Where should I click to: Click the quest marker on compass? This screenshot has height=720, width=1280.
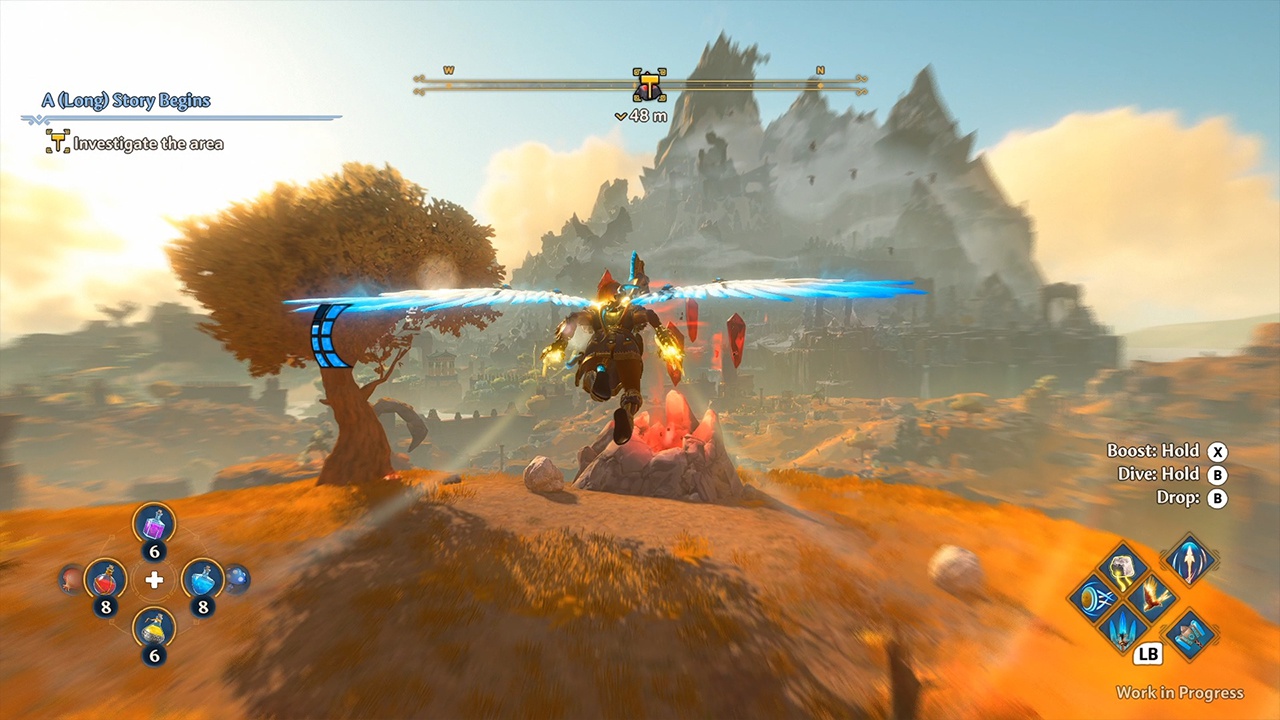click(x=649, y=87)
